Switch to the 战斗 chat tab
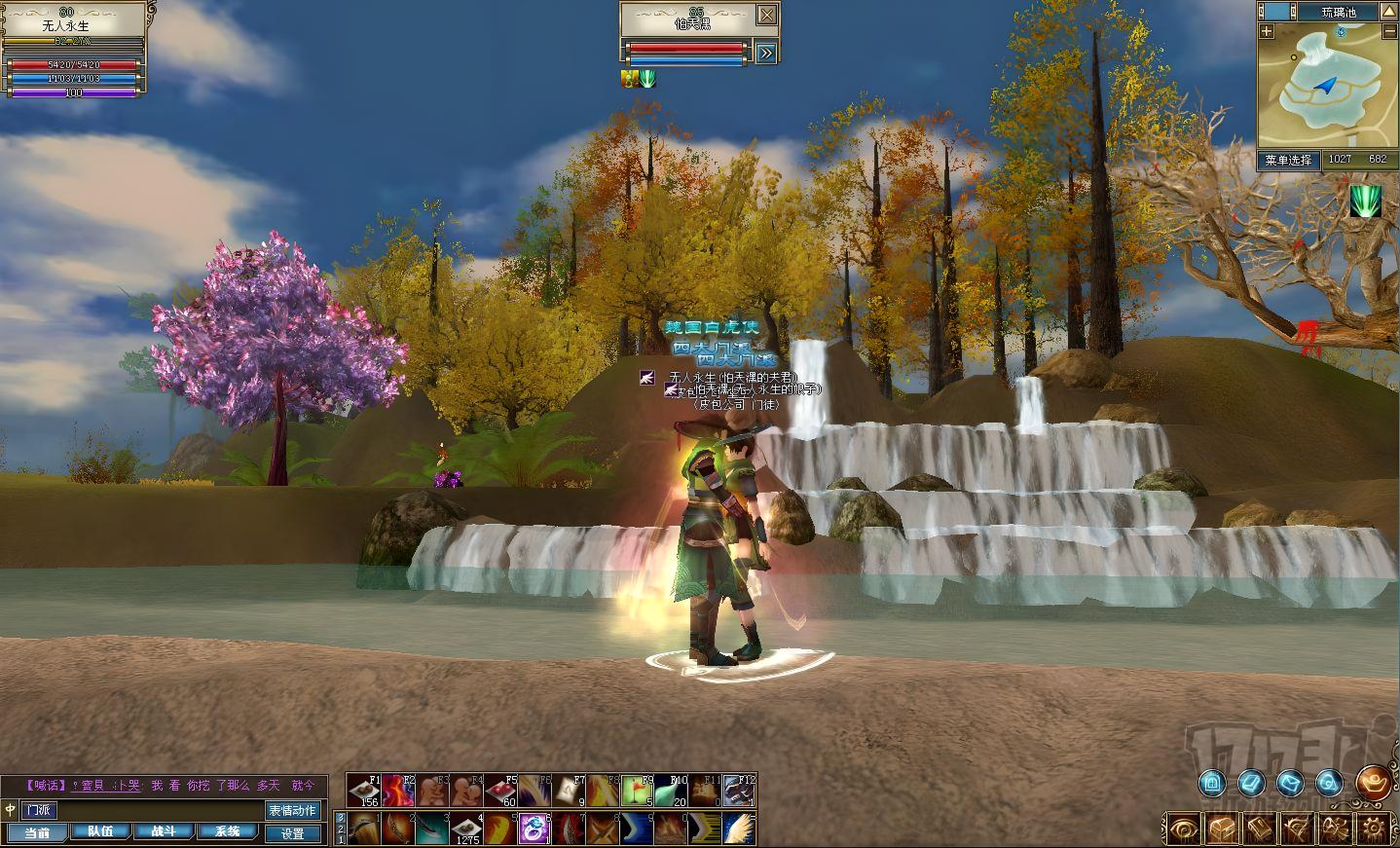 (164, 832)
